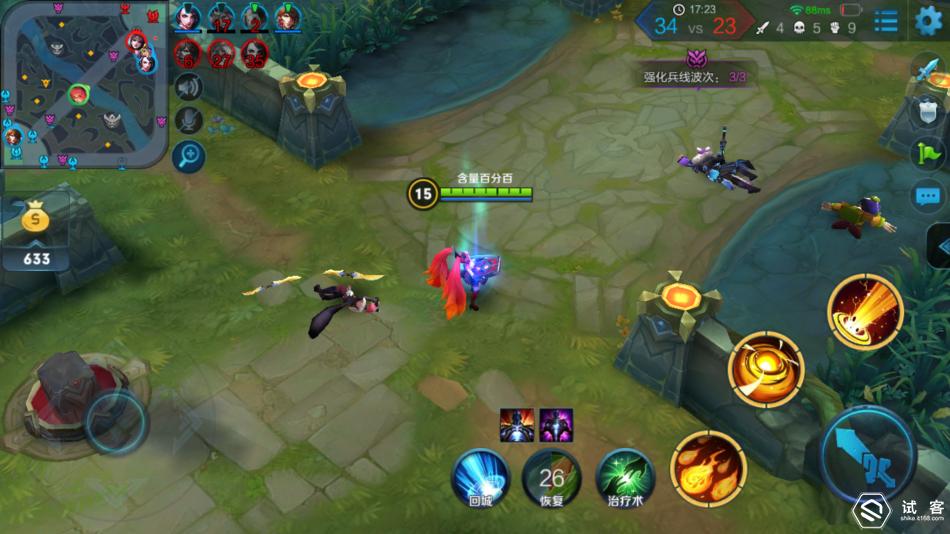Toggle the microphone voice chat icon

(x=187, y=121)
